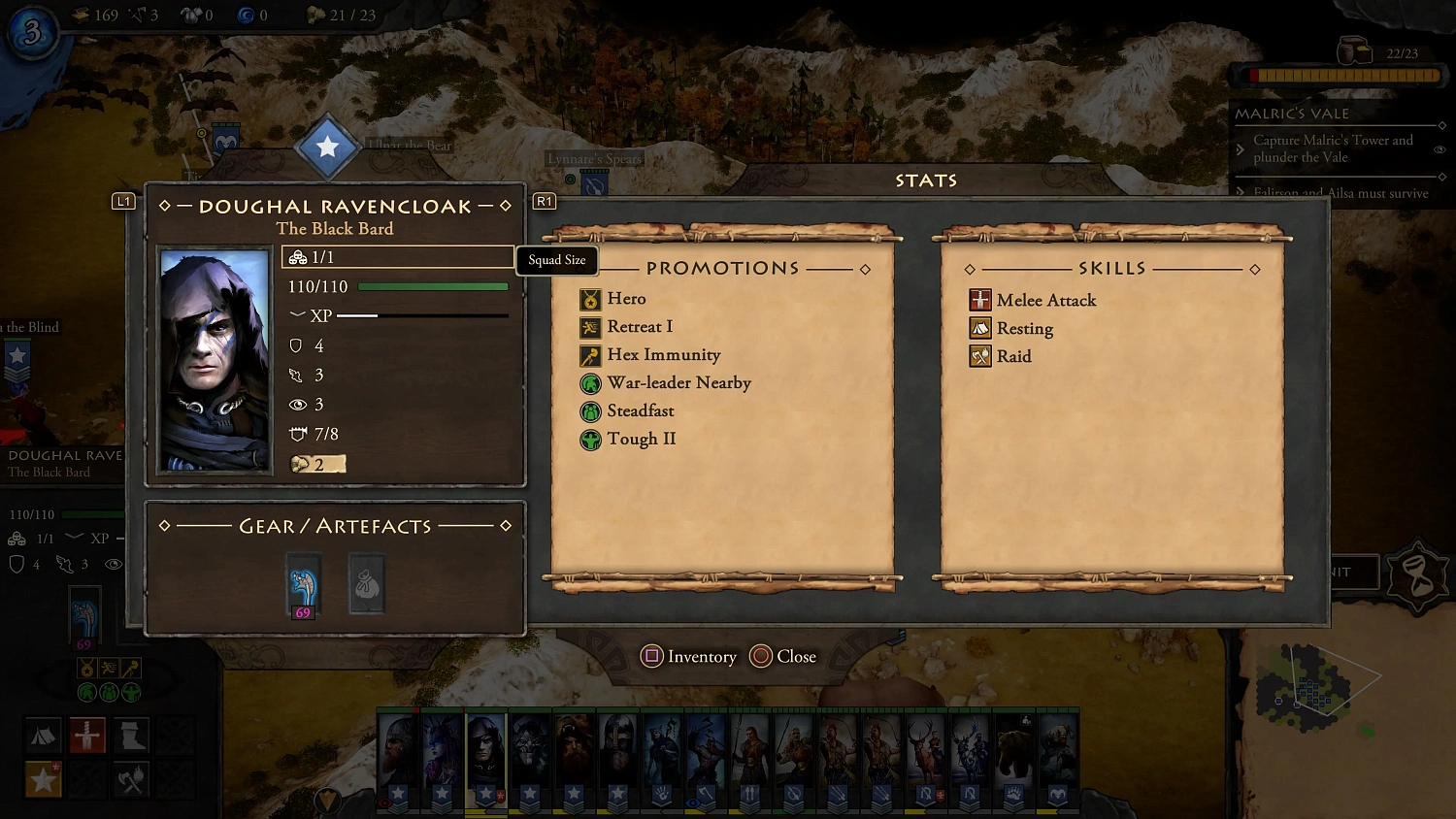The image size is (1456, 819).
Task: Click the Resting skill icon
Action: click(x=980, y=328)
